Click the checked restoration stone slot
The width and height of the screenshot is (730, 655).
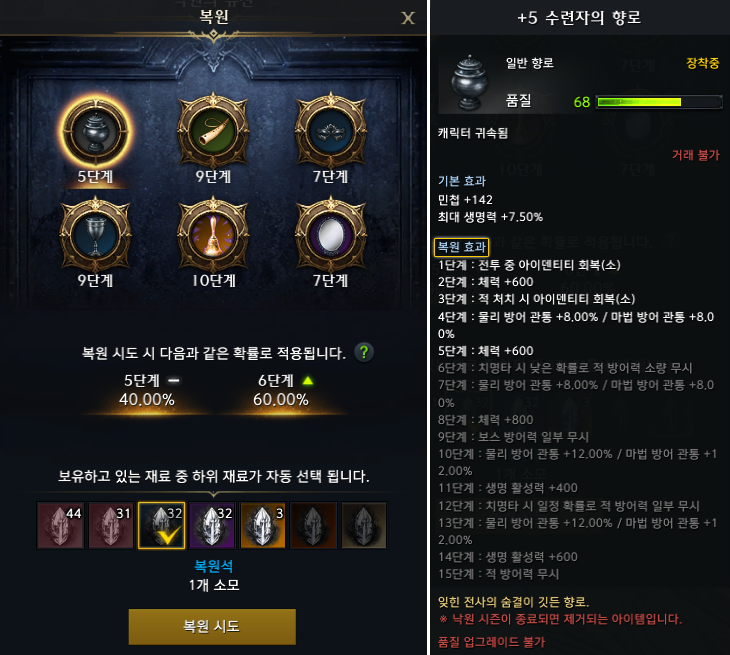[x=162, y=526]
